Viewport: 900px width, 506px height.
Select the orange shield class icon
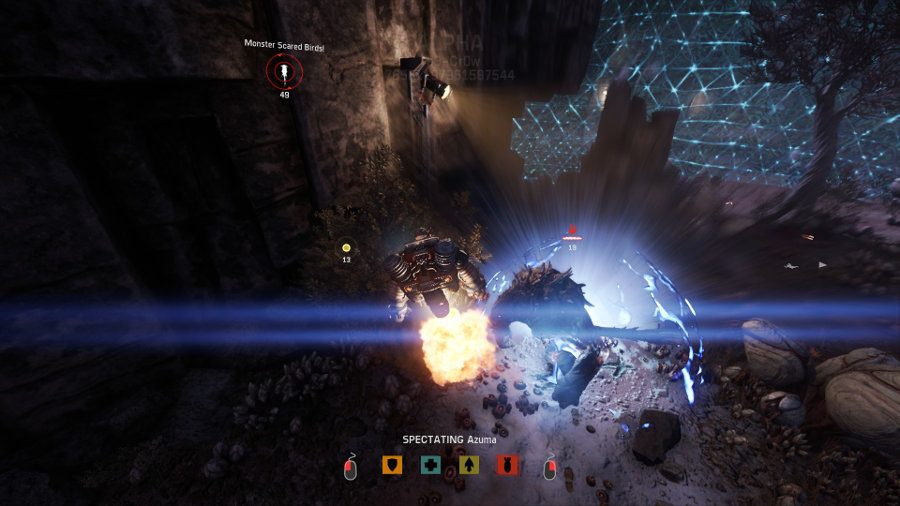[x=392, y=465]
